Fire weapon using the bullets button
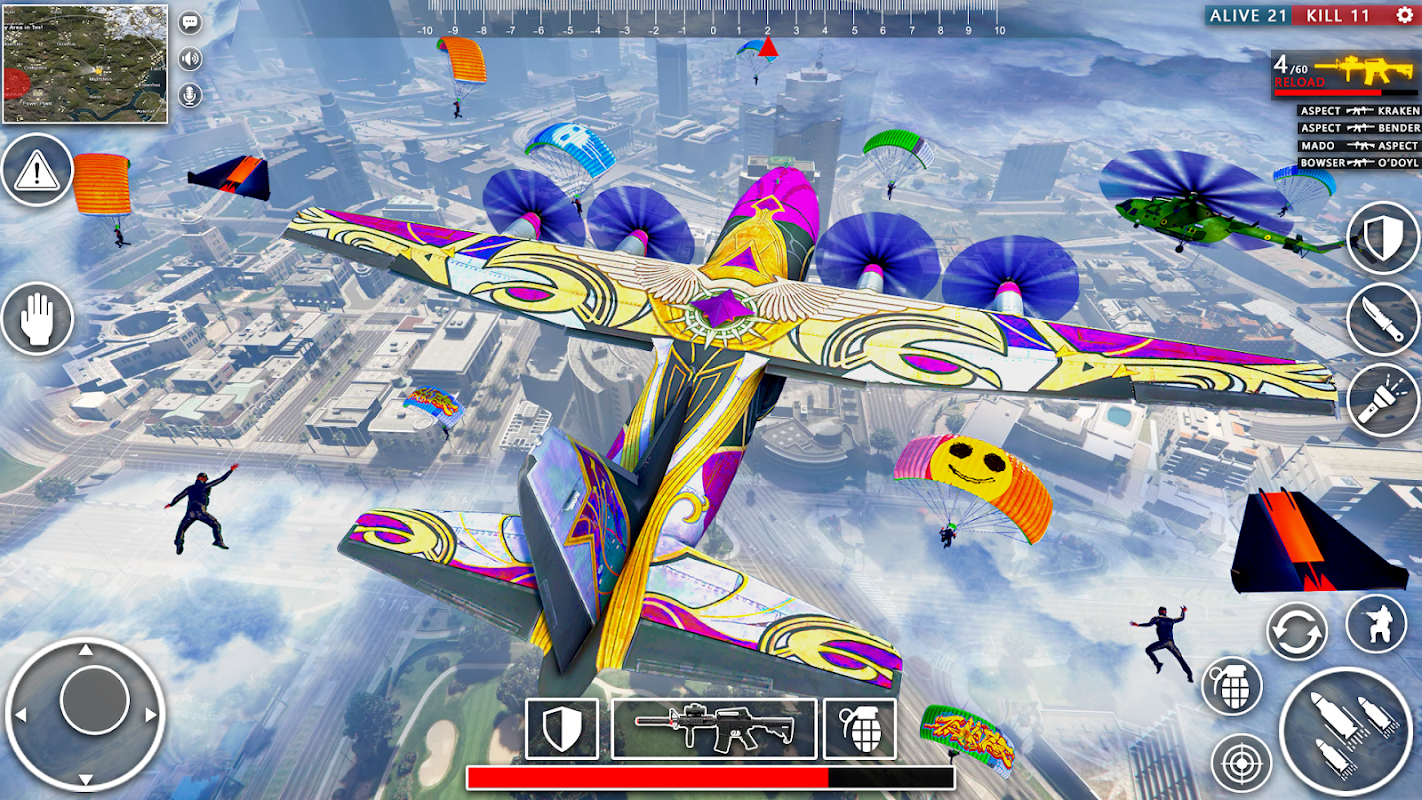Screen dimensions: 1422x800 pyautogui.click(x=1345, y=731)
